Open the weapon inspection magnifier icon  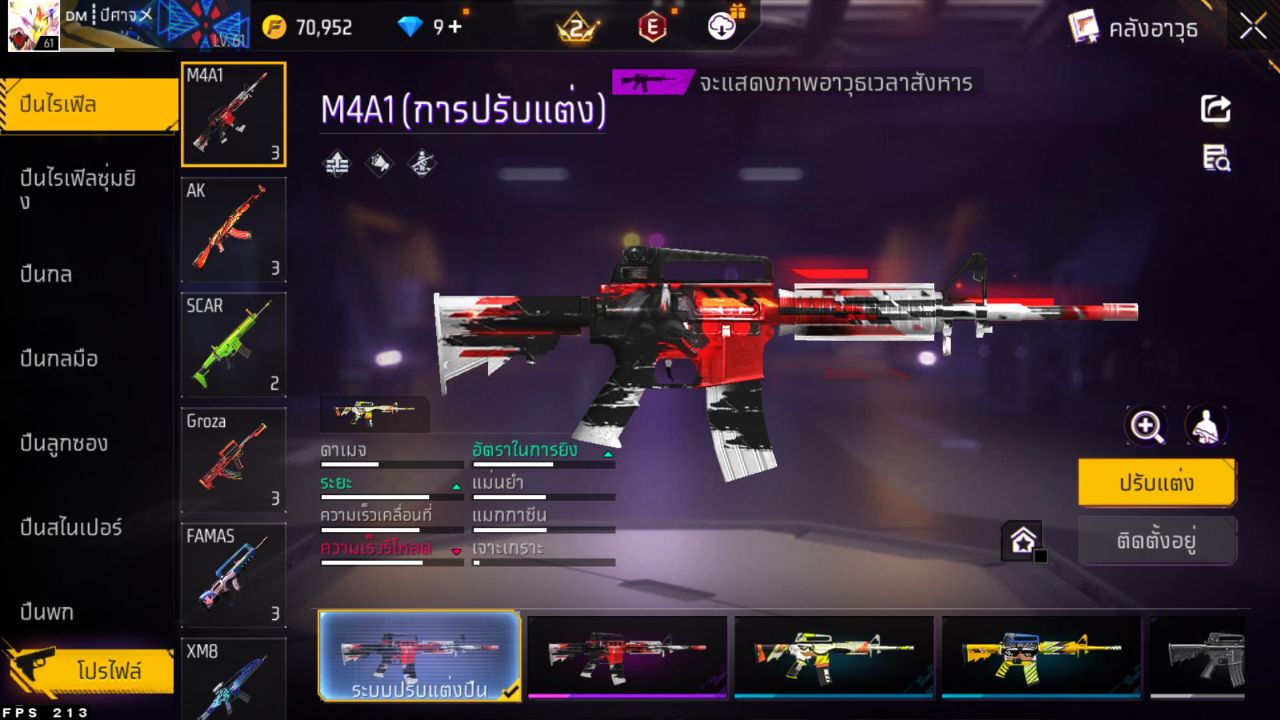click(x=1146, y=425)
